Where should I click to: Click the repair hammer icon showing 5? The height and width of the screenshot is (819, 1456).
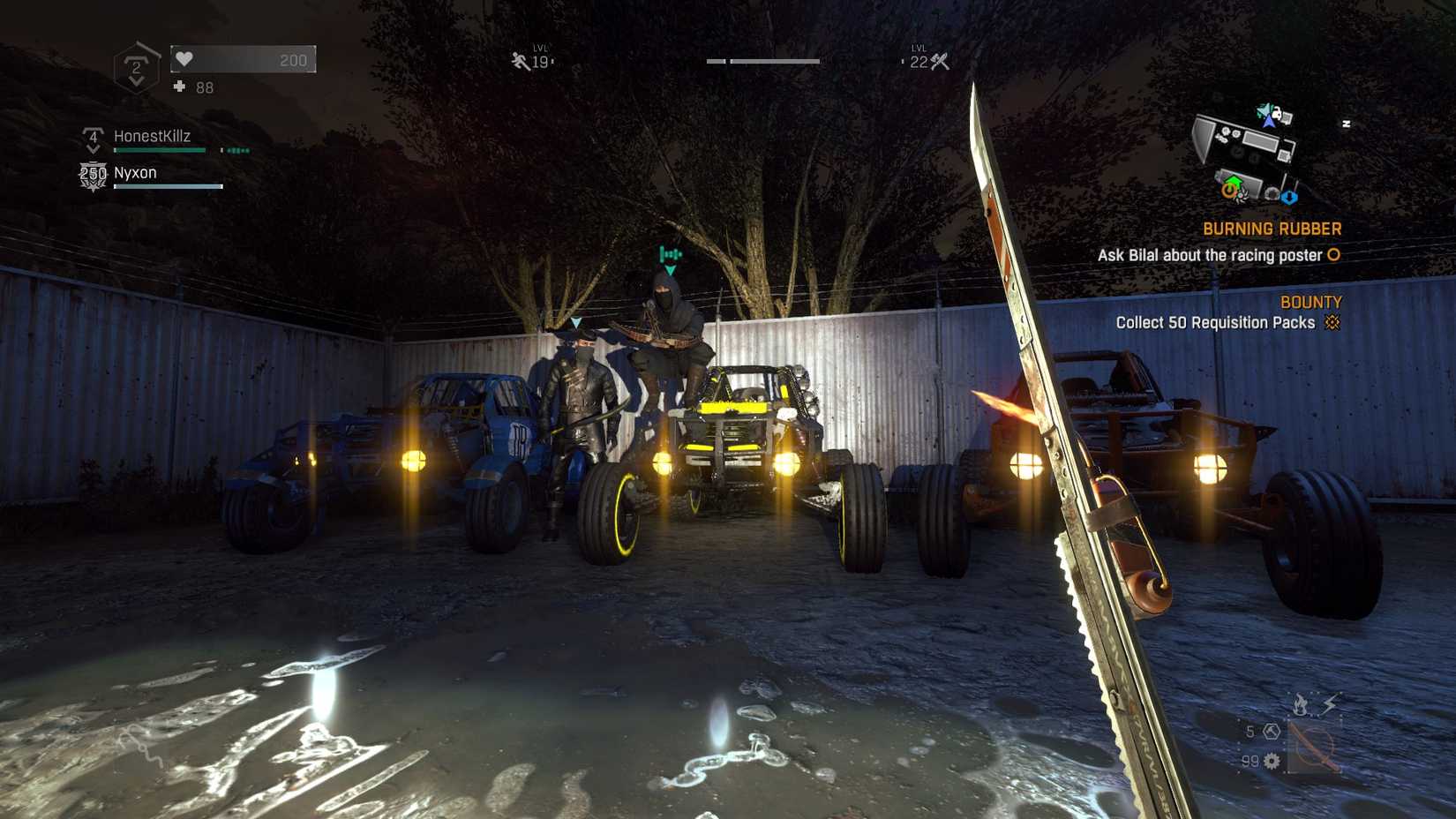(1271, 732)
